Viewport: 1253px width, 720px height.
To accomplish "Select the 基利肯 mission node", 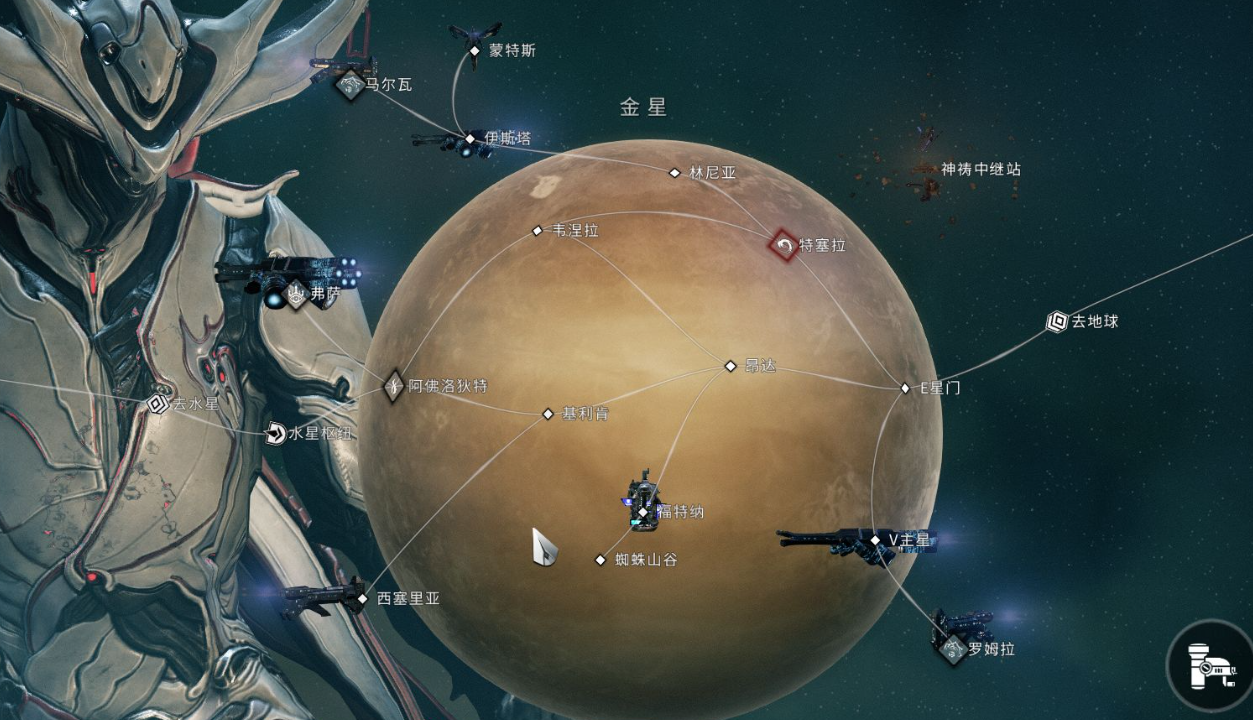I will pos(548,414).
